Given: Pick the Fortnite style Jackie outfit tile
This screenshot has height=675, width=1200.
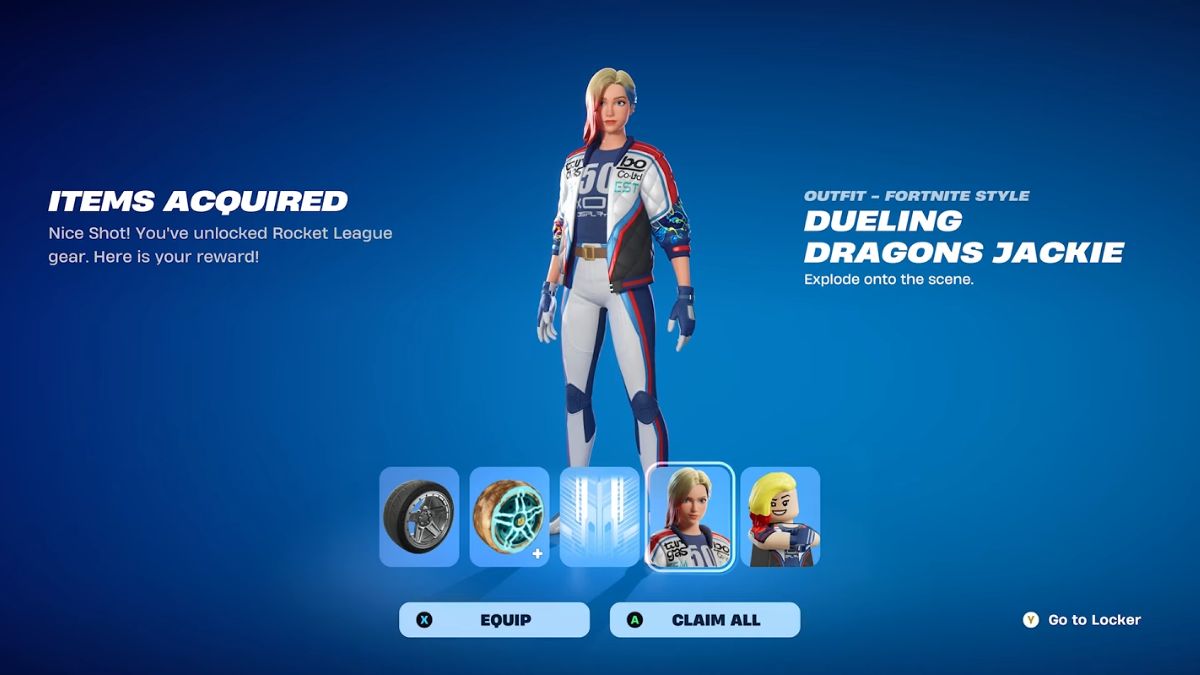Looking at the screenshot, I should click(690, 517).
